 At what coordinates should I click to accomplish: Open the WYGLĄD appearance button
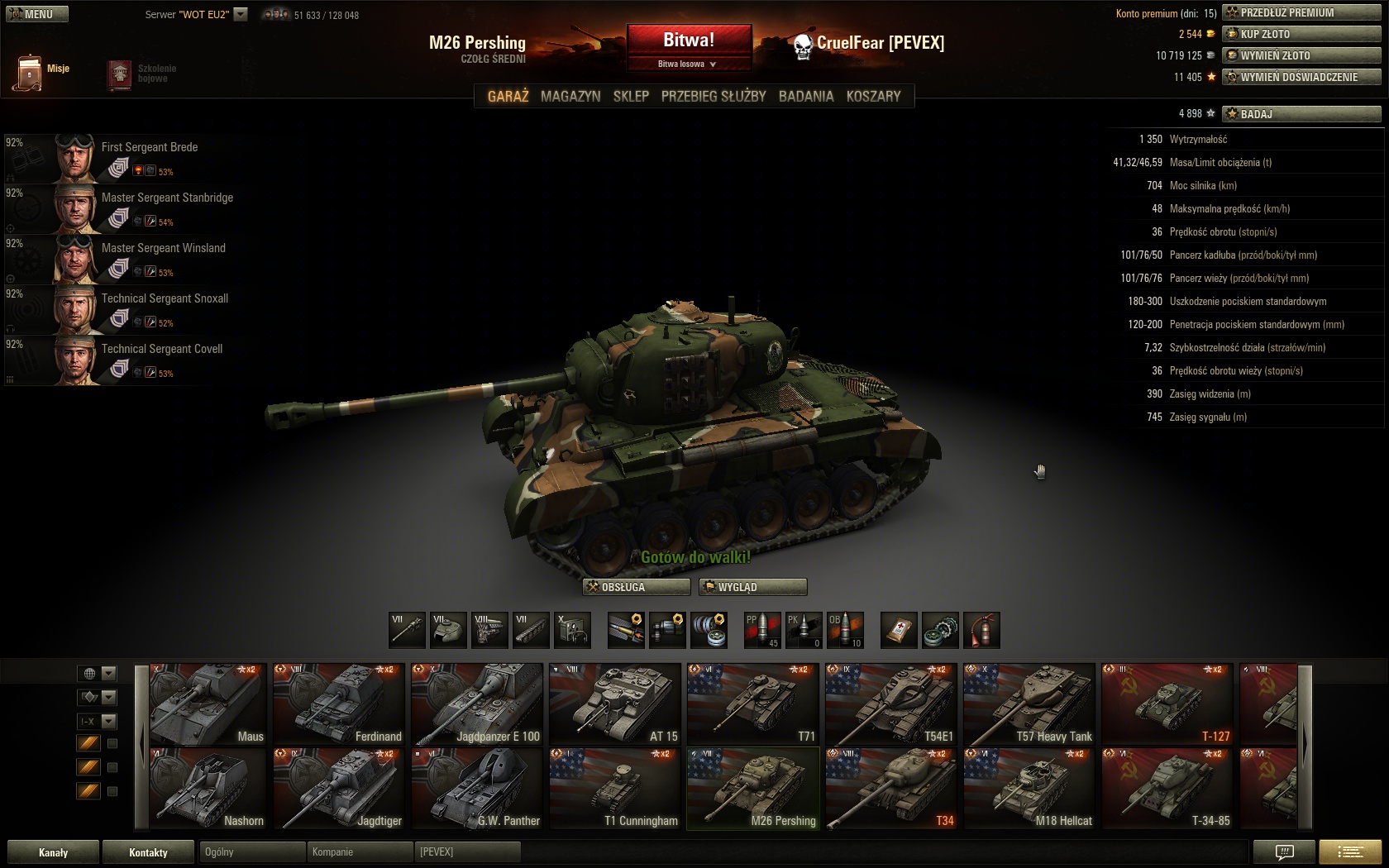point(752,587)
